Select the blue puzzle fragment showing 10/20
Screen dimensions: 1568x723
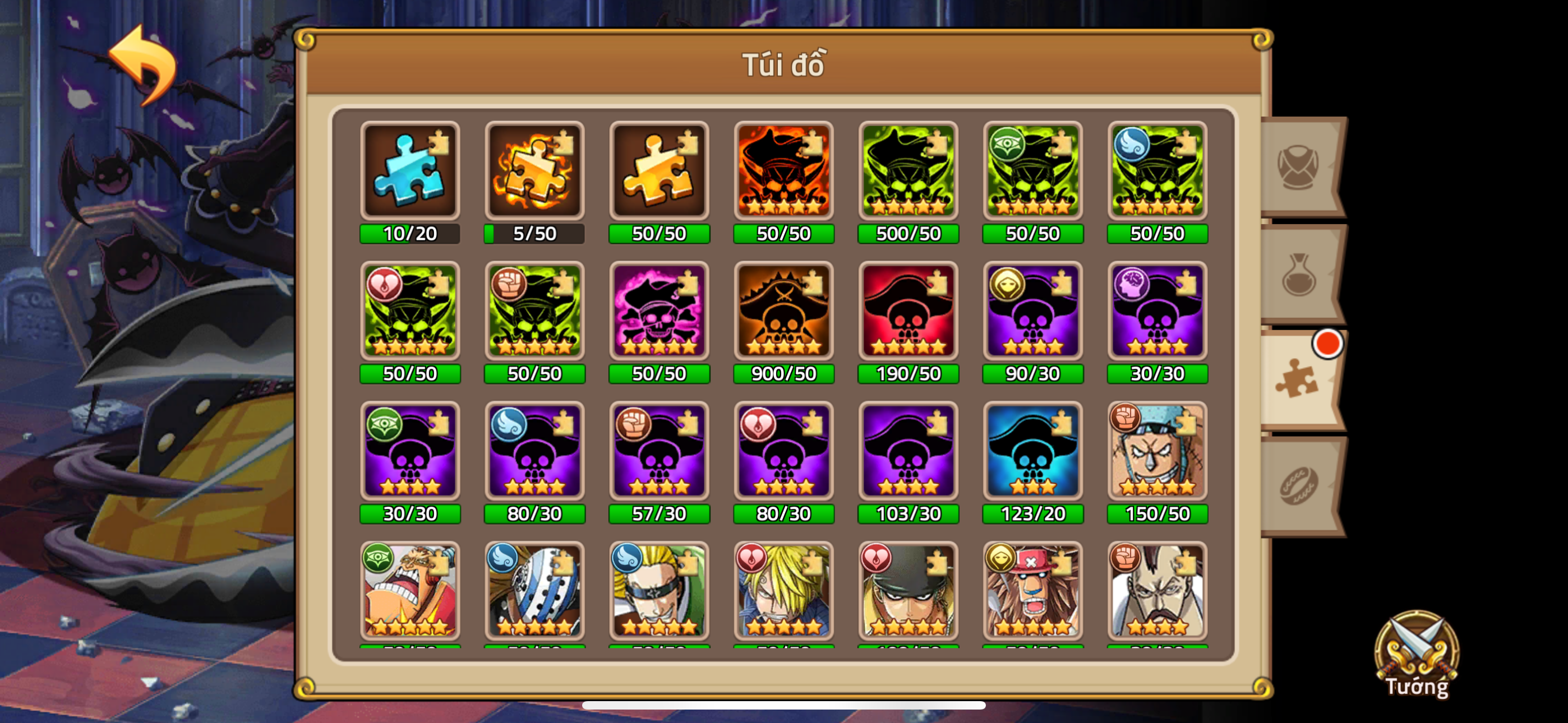click(409, 172)
